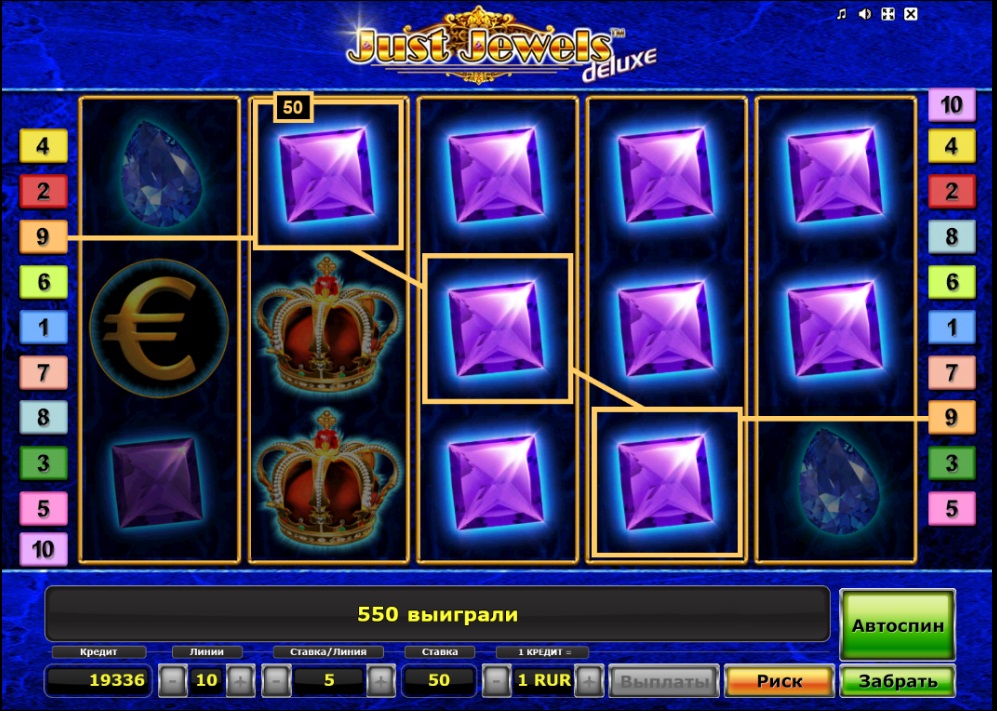
Task: Select the left-side payline 4 marker
Action: pyautogui.click(x=43, y=146)
